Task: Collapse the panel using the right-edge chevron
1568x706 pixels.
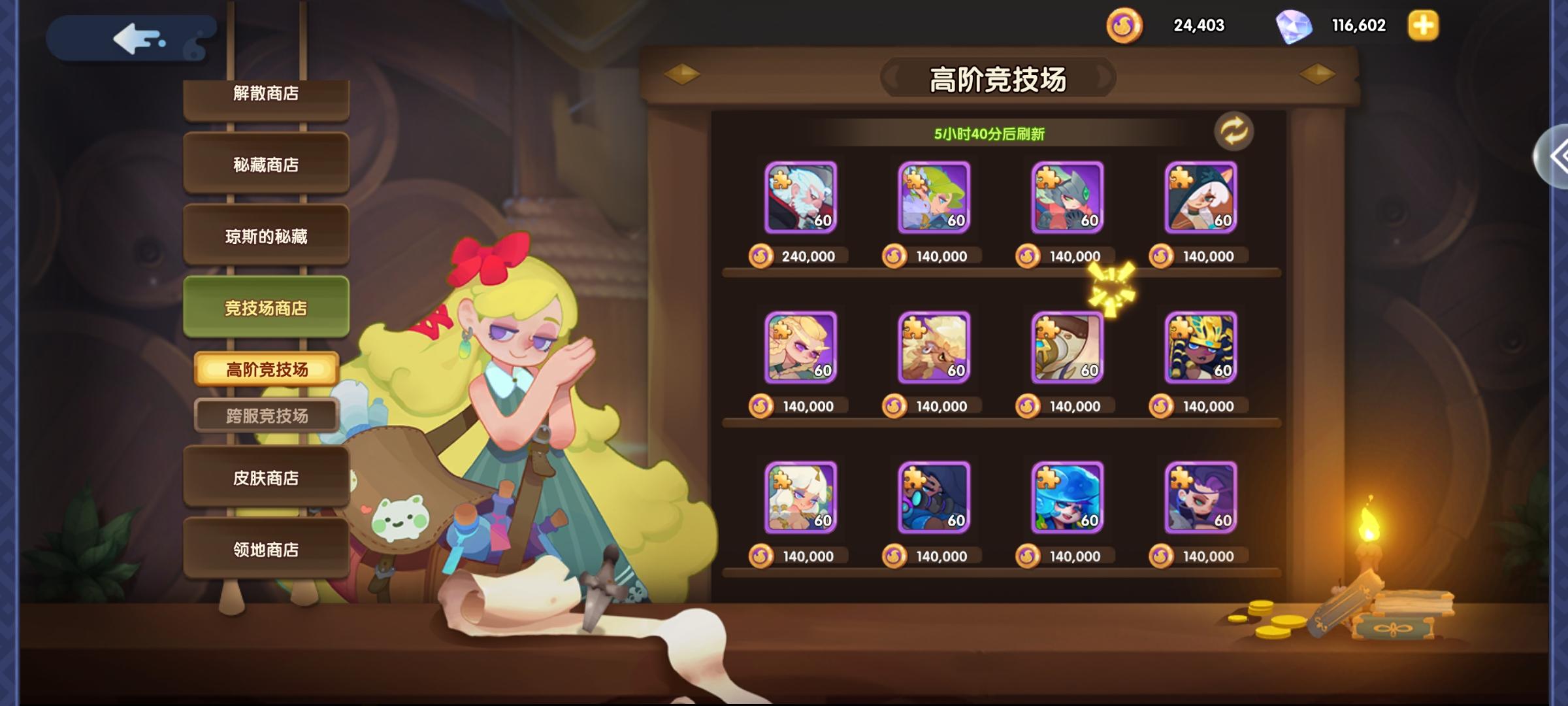Action: 1561,156
